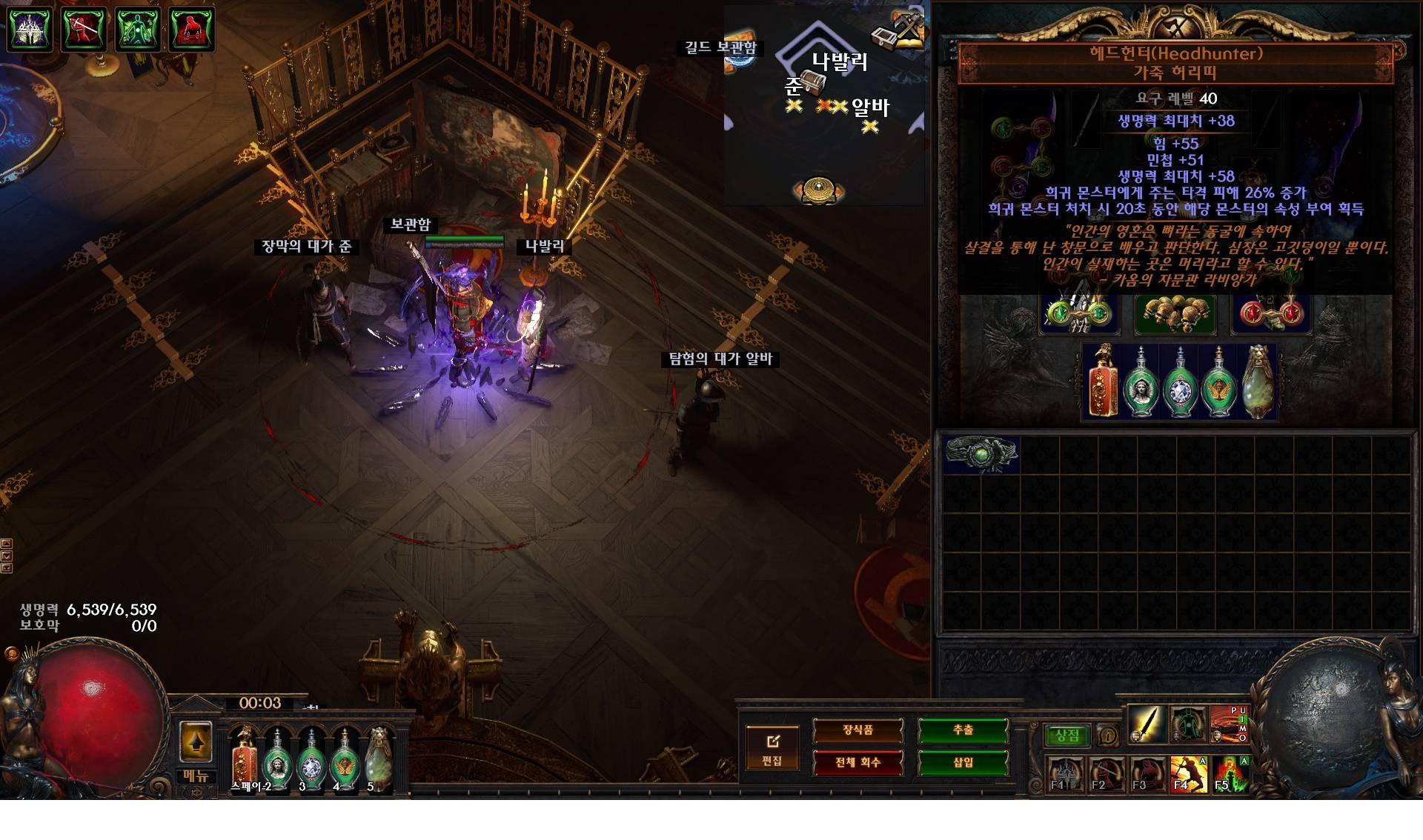Screen dimensions: 1423x840
Task: Select the winged-emblem buff icon at top-left
Action: click(30, 30)
